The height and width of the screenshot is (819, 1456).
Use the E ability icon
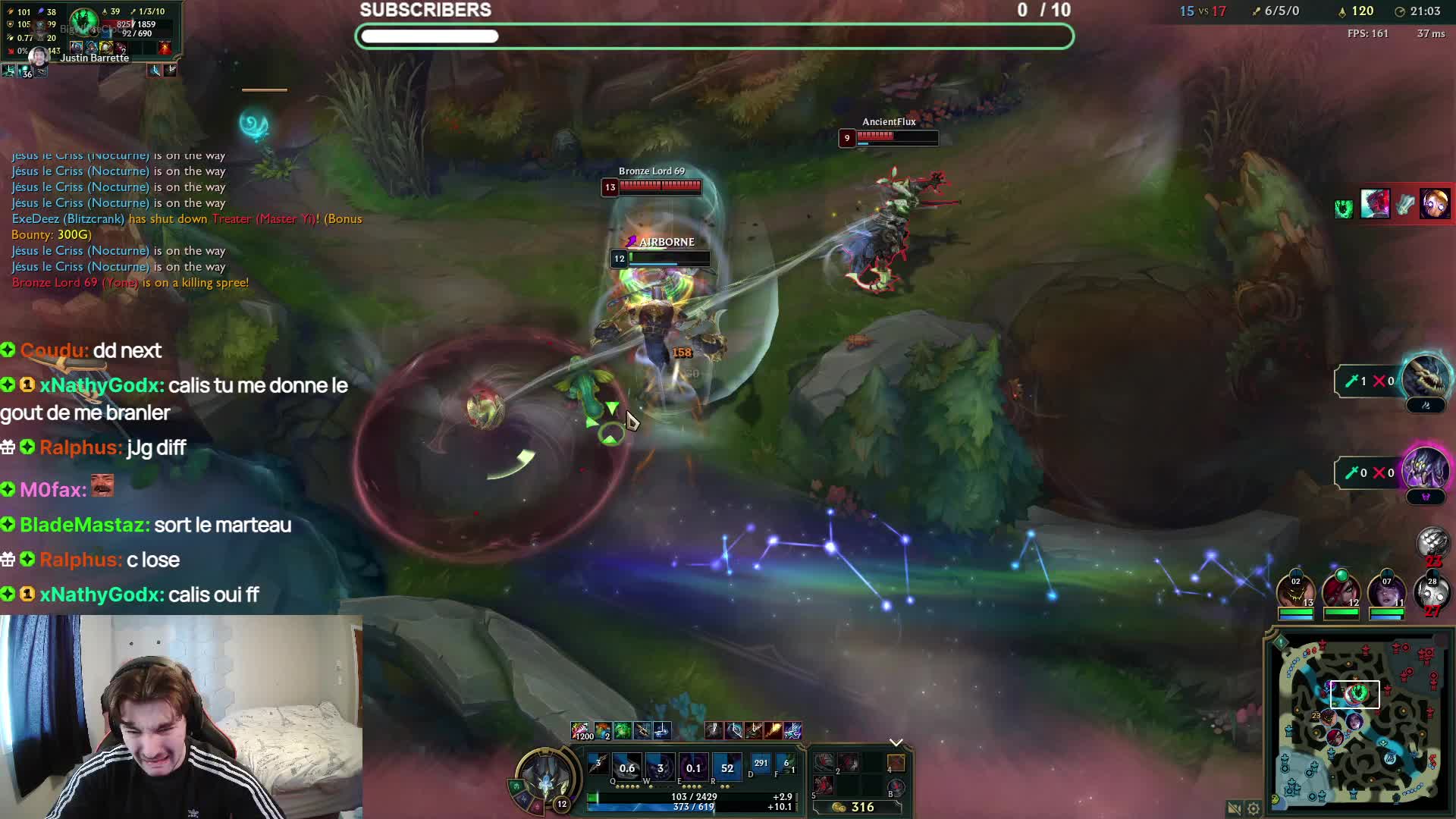coord(693,767)
